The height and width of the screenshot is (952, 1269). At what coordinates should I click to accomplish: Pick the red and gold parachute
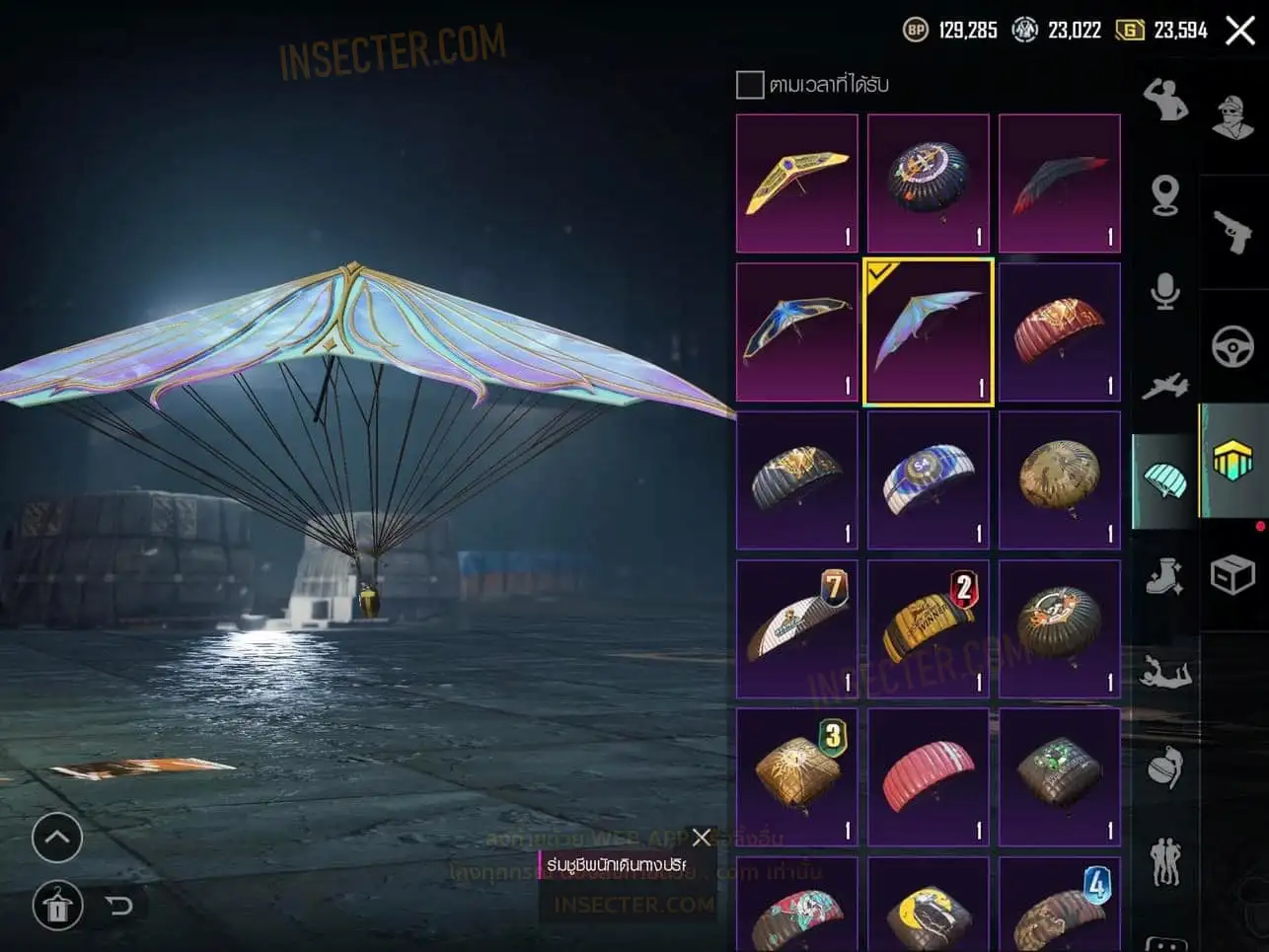tap(1059, 331)
